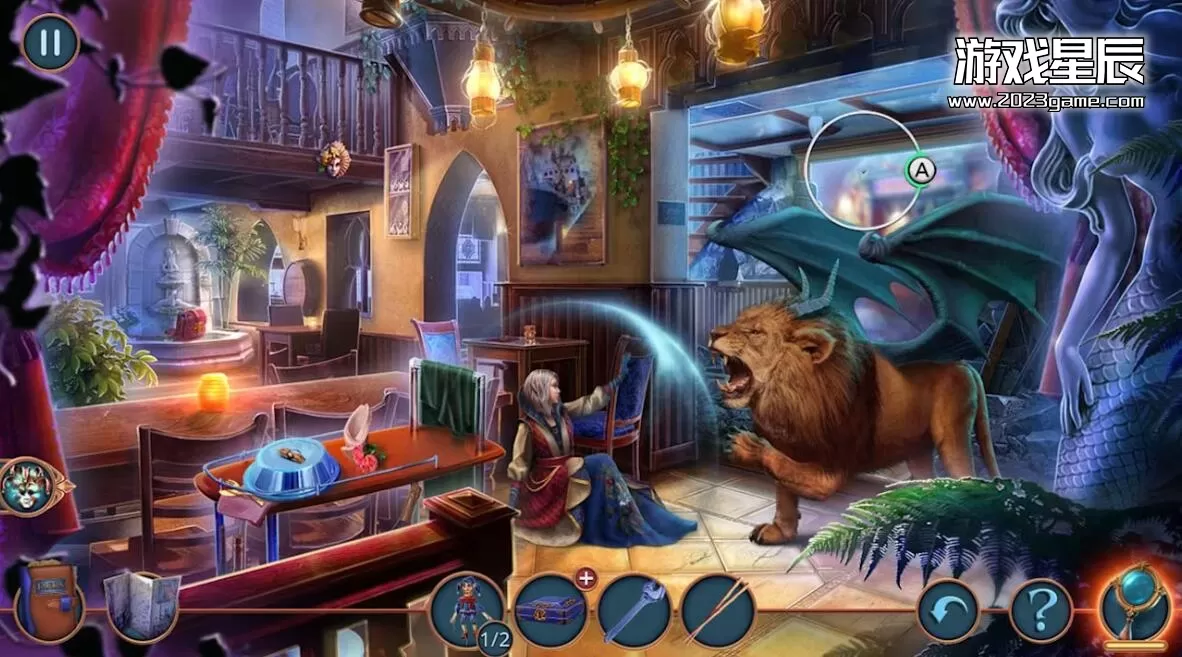Select the blue box inventory item
This screenshot has height=657, width=1182.
551,610
